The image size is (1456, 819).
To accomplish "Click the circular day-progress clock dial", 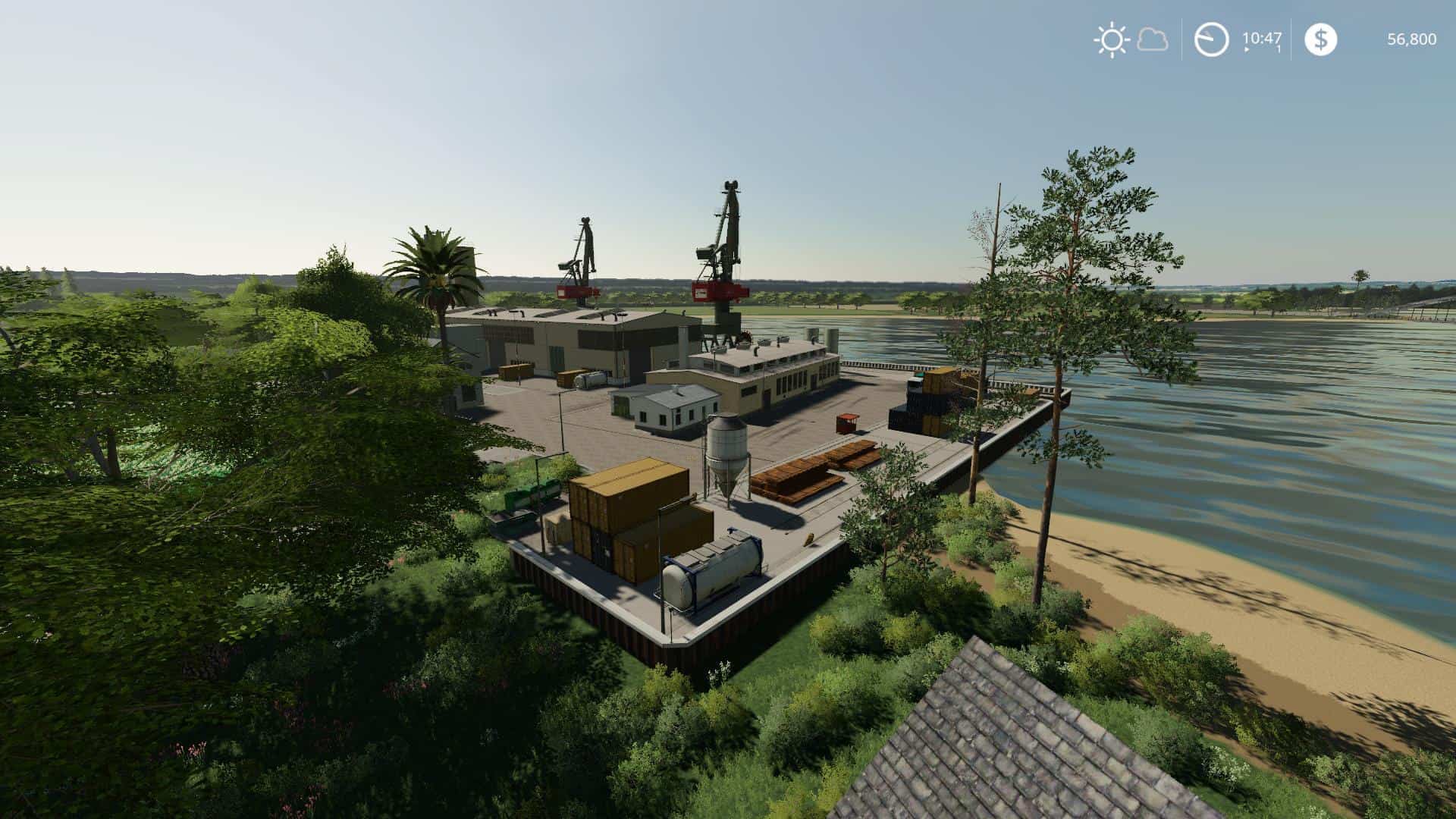I will point(1212,39).
